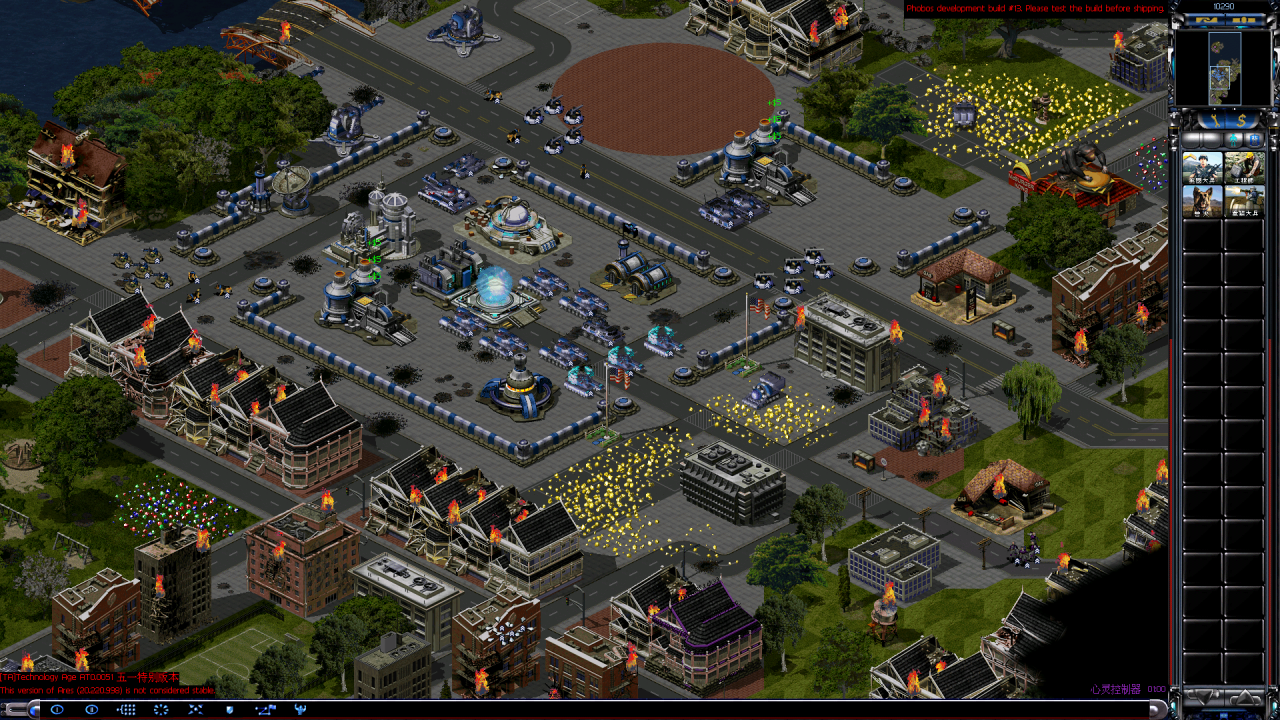
Task: Activate the dotted-ring deploy command
Action: click(161, 709)
